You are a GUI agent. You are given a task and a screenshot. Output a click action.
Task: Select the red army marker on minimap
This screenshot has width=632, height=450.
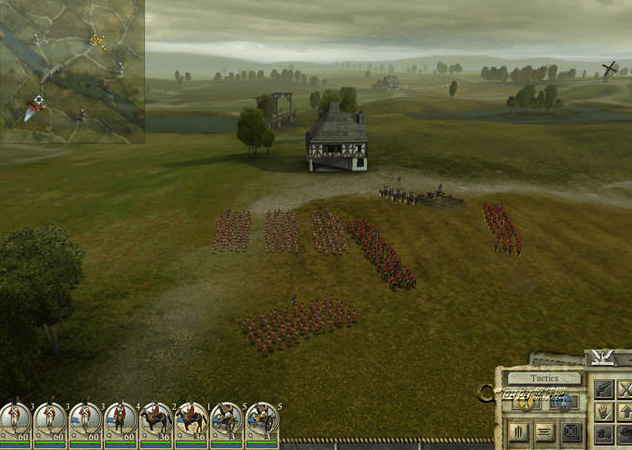[x=37, y=103]
